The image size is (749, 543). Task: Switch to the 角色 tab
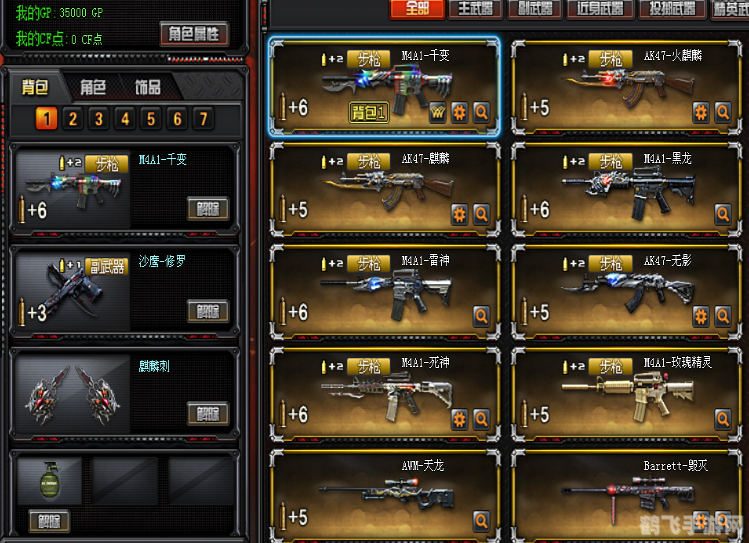[x=93, y=87]
